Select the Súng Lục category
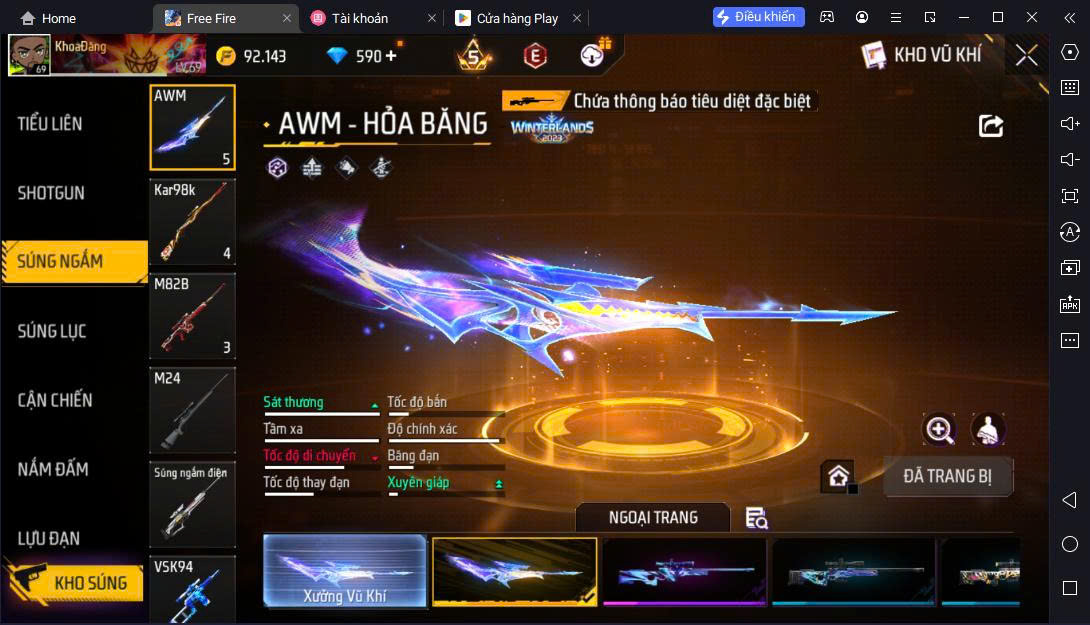Viewport: 1090px width, 625px height. pos(51,331)
